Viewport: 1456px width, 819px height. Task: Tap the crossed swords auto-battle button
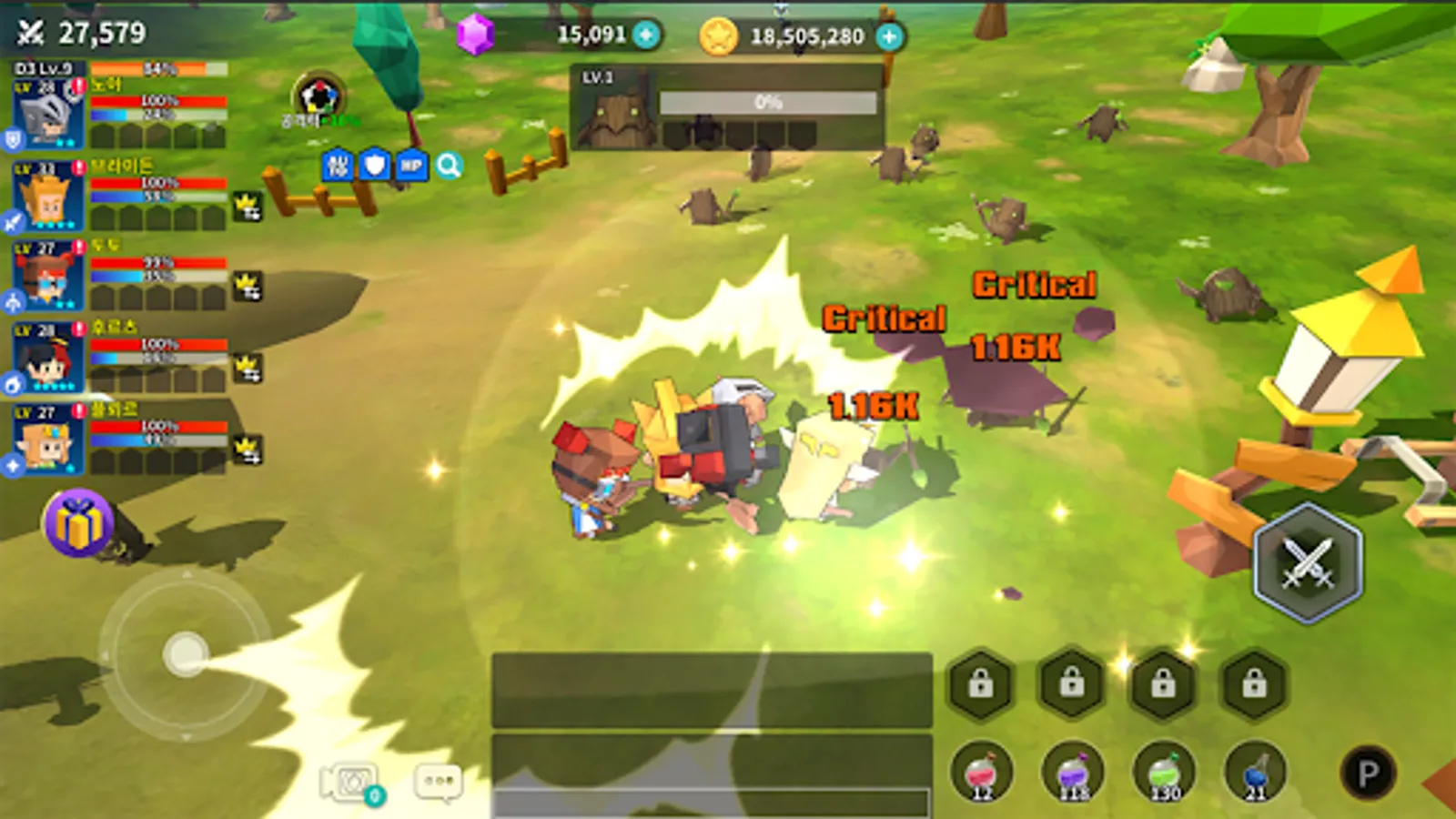(x=1308, y=566)
